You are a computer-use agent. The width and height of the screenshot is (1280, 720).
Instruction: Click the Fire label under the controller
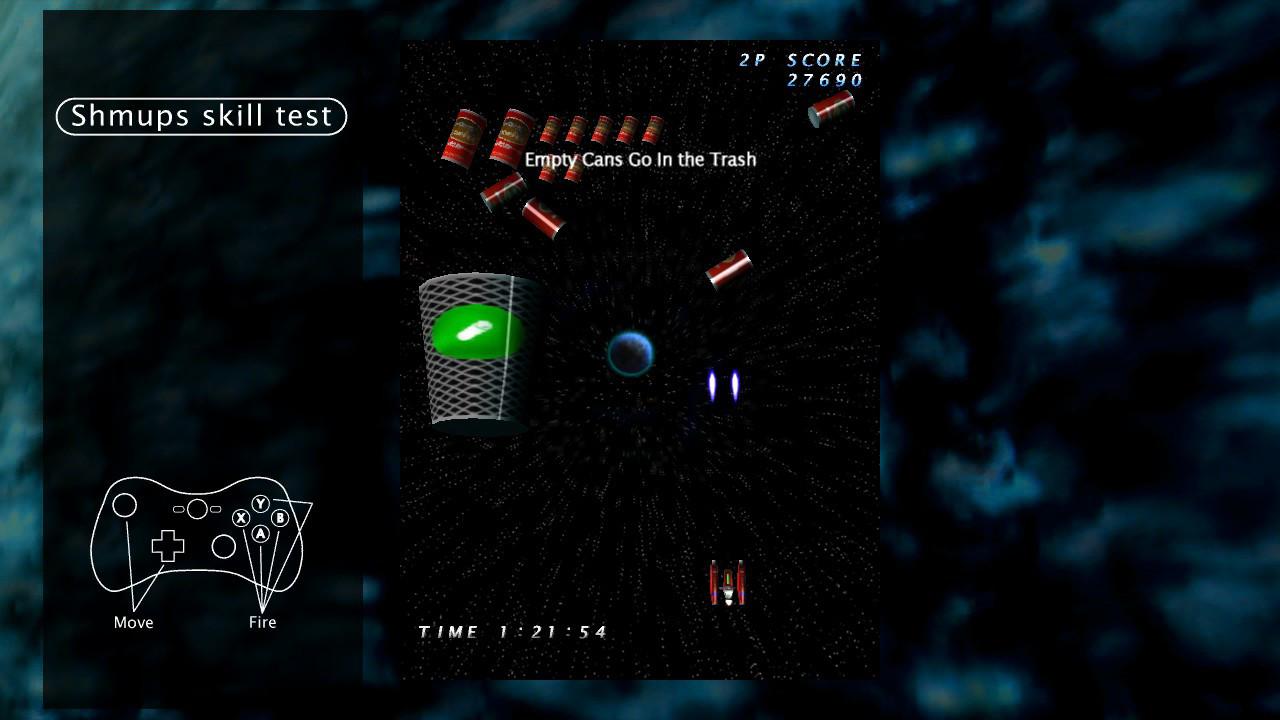tap(261, 622)
